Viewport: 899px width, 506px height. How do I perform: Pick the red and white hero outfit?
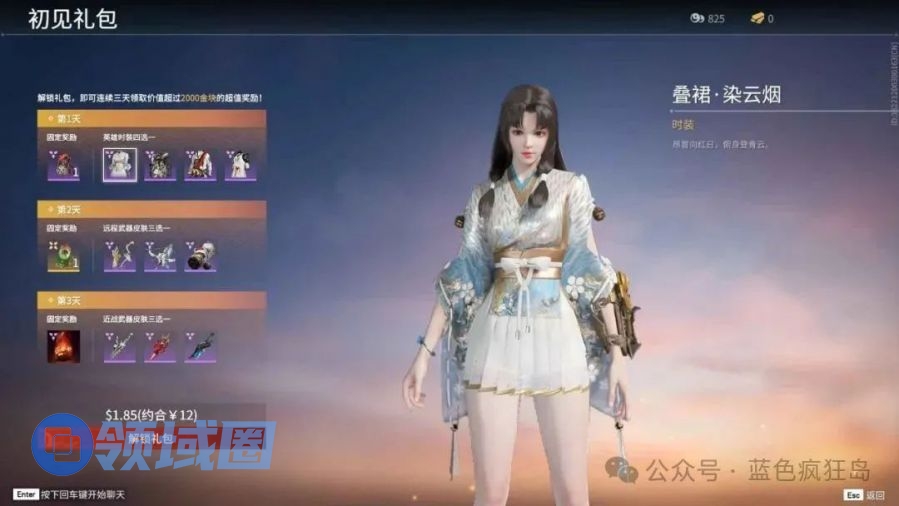(200, 164)
